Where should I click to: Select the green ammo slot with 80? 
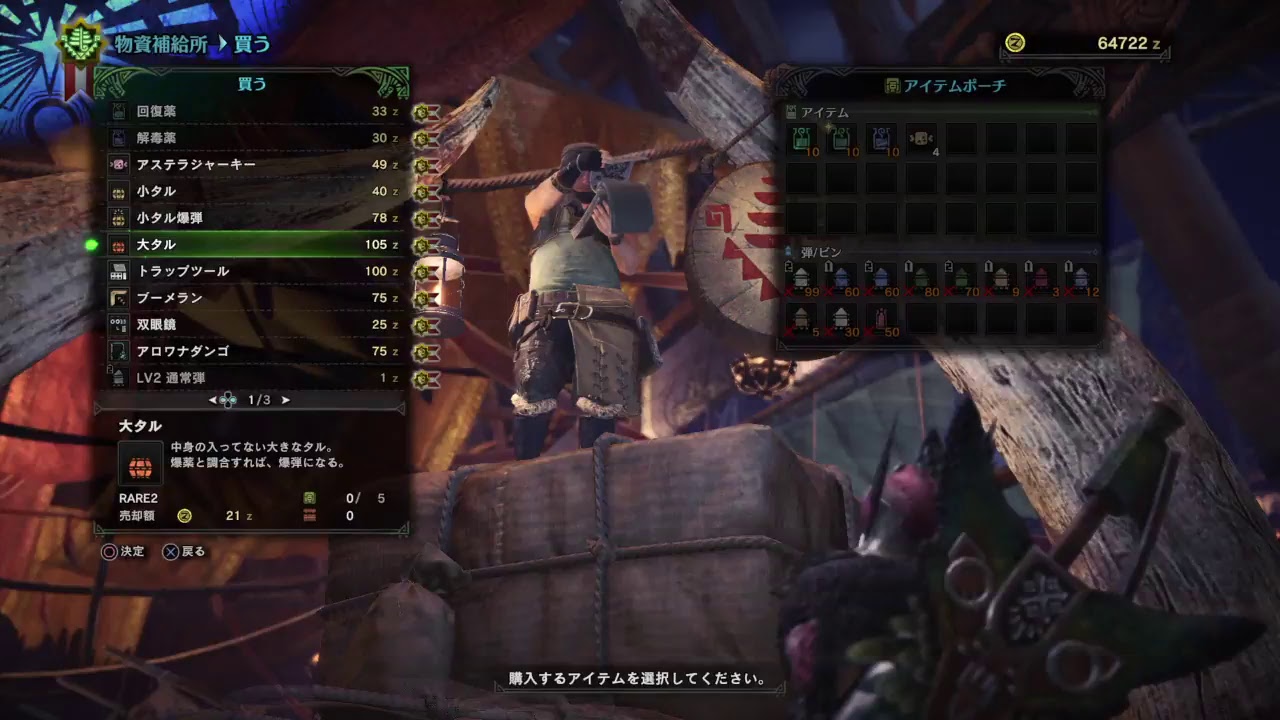922,278
